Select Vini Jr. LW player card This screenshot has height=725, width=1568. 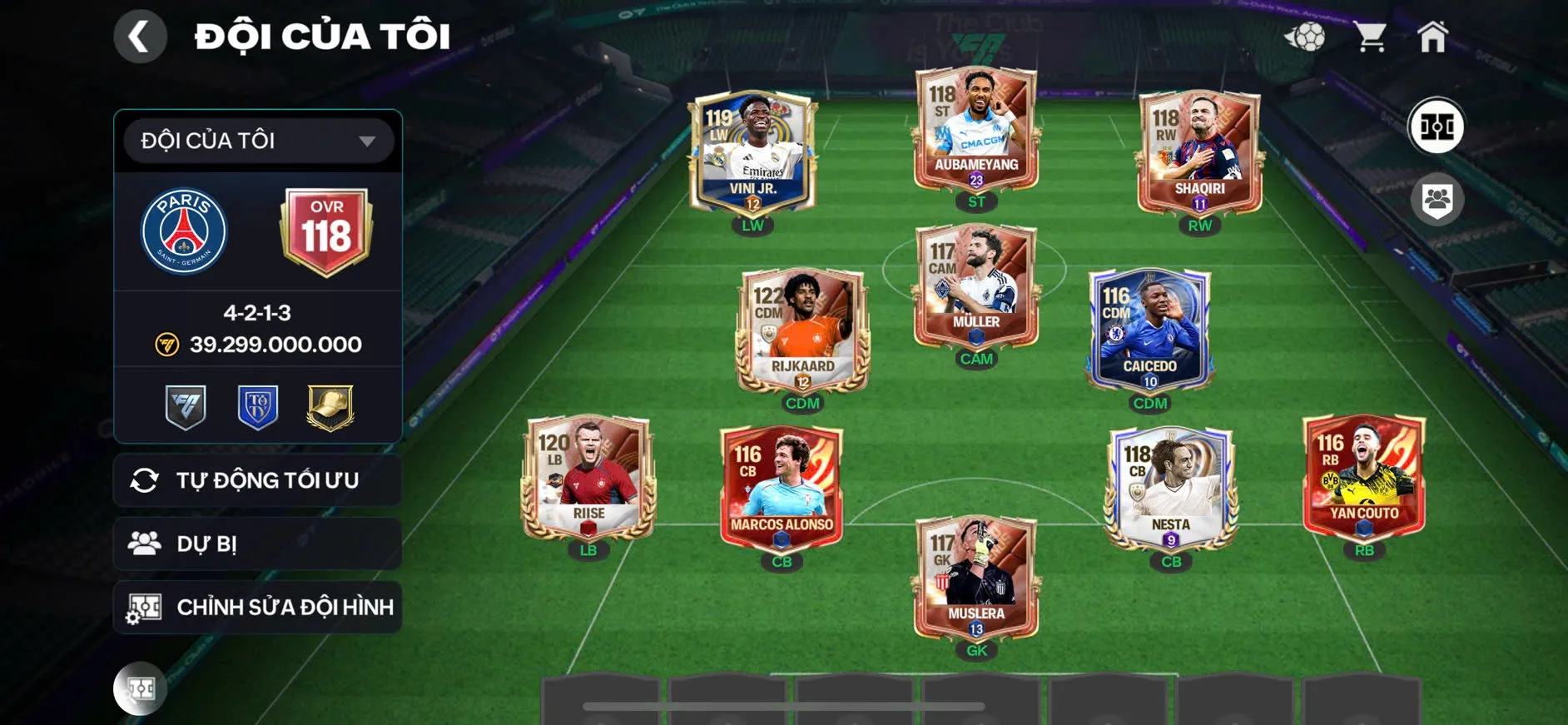[752, 154]
